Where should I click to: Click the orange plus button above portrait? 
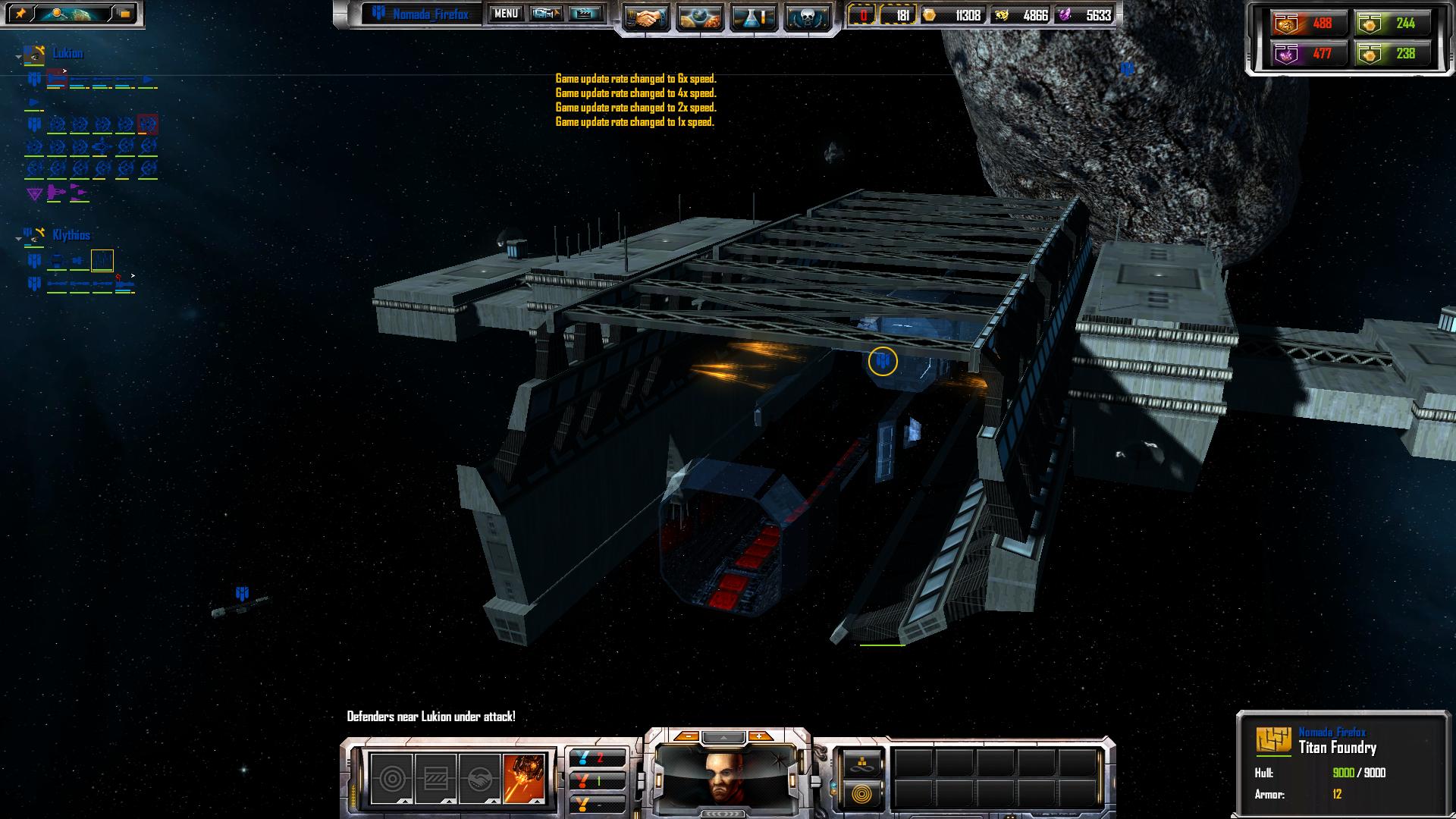click(759, 736)
